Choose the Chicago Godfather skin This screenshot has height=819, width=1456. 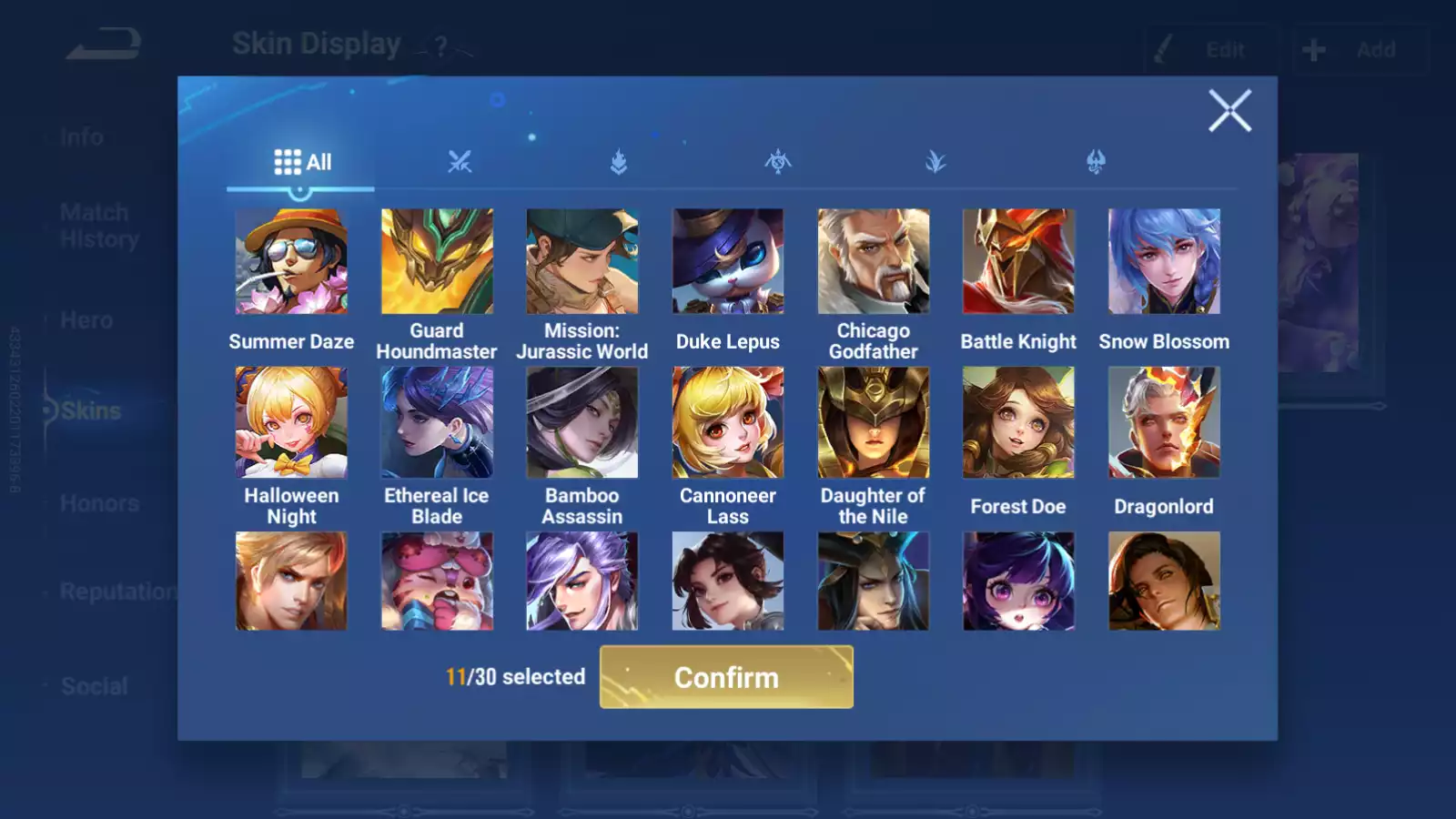tap(874, 262)
